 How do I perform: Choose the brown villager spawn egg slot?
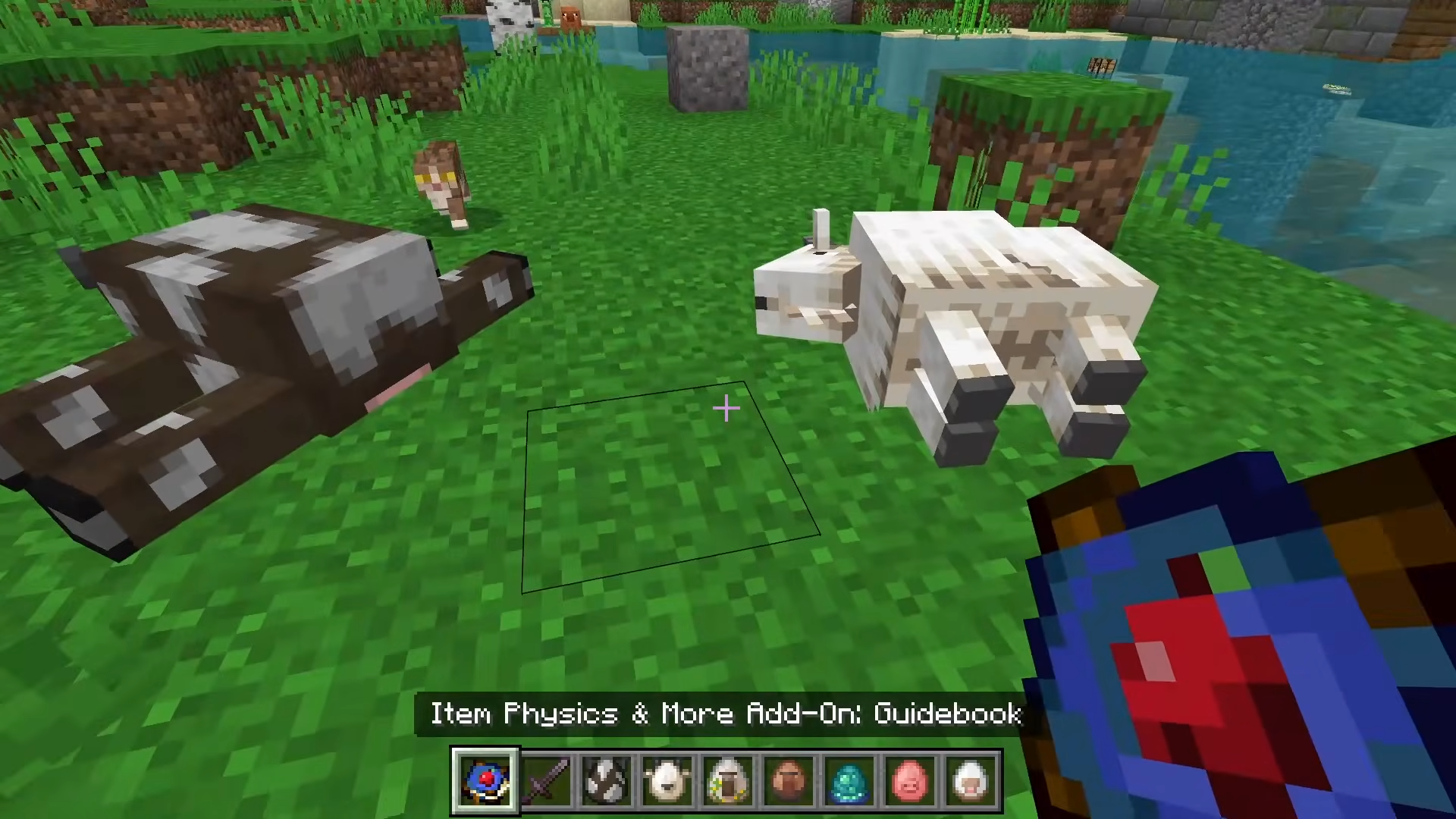click(x=789, y=780)
